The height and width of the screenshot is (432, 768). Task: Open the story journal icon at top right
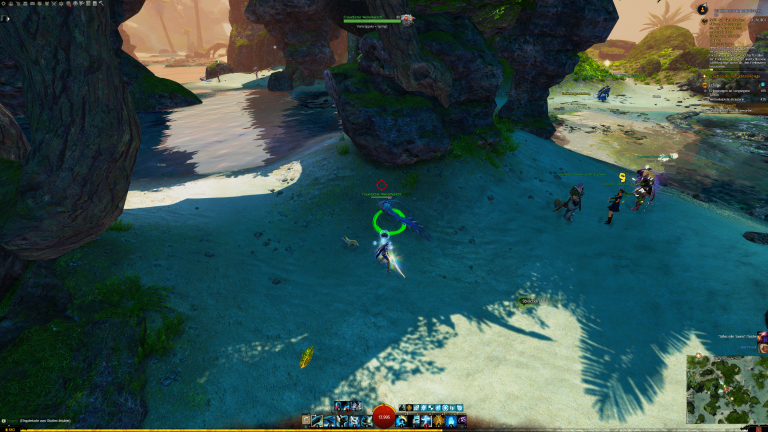tap(704, 9)
